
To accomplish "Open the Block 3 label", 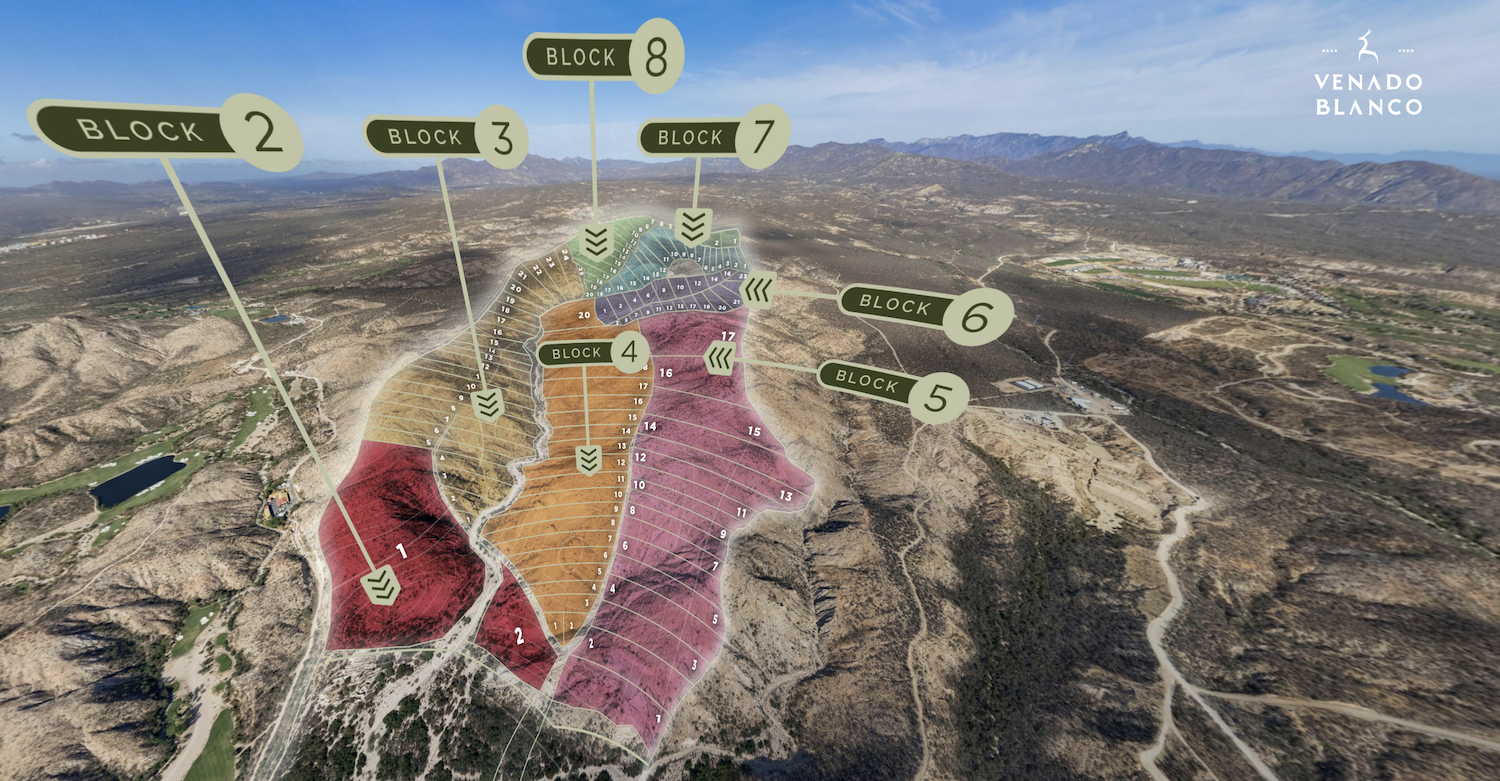I will click(444, 137).
